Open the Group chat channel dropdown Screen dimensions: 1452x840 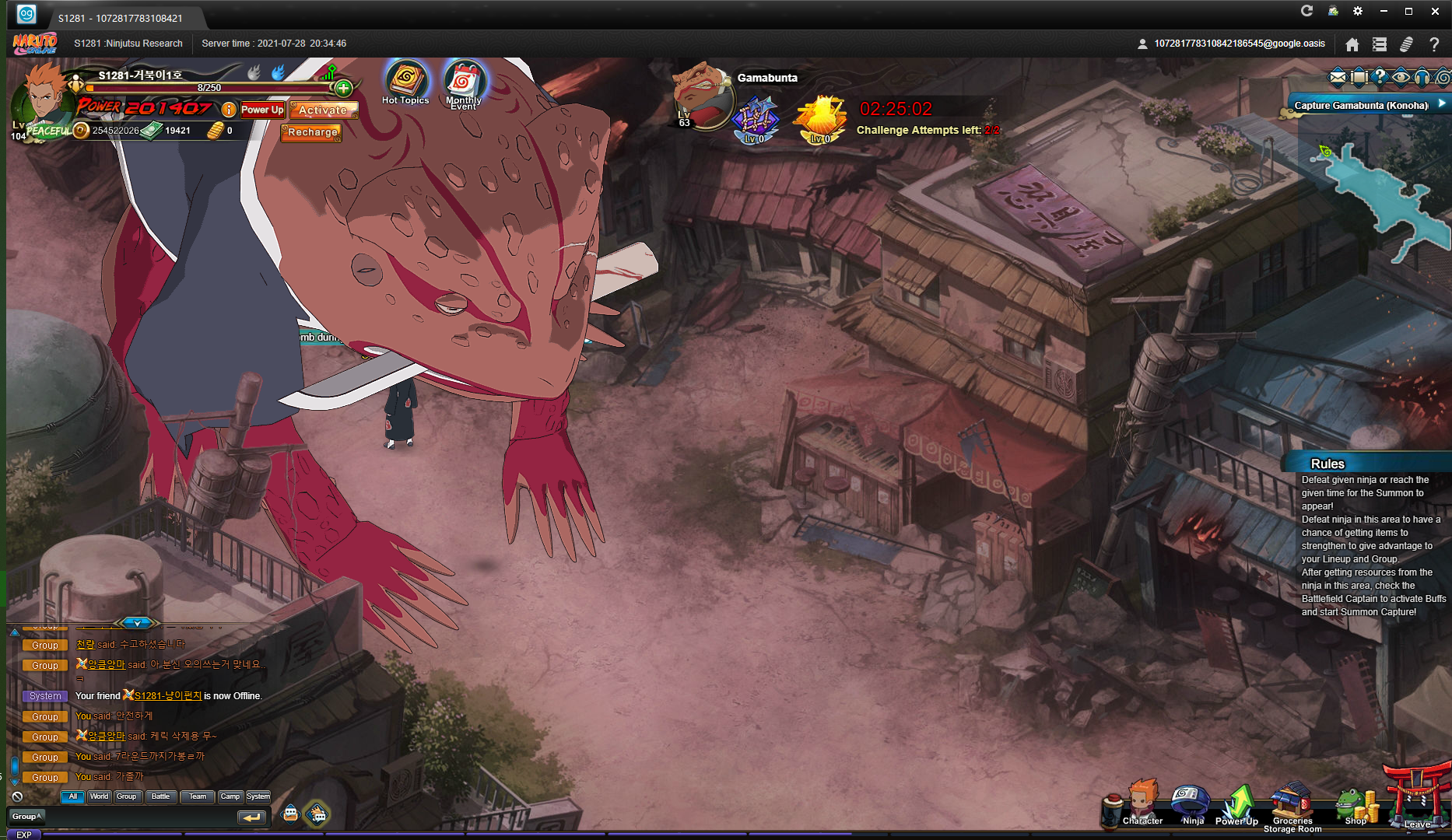click(26, 817)
